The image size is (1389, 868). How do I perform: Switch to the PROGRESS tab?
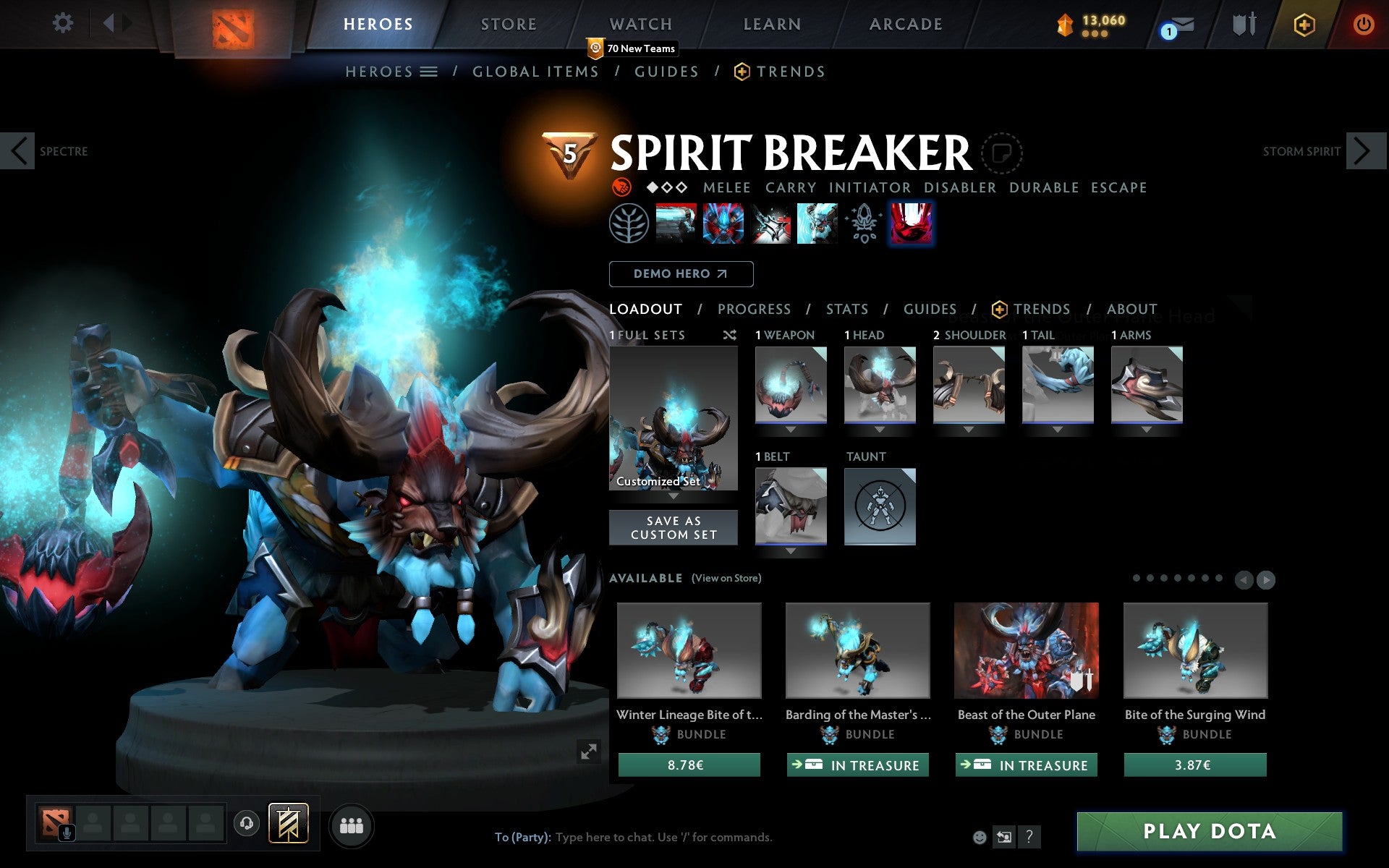[x=754, y=309]
